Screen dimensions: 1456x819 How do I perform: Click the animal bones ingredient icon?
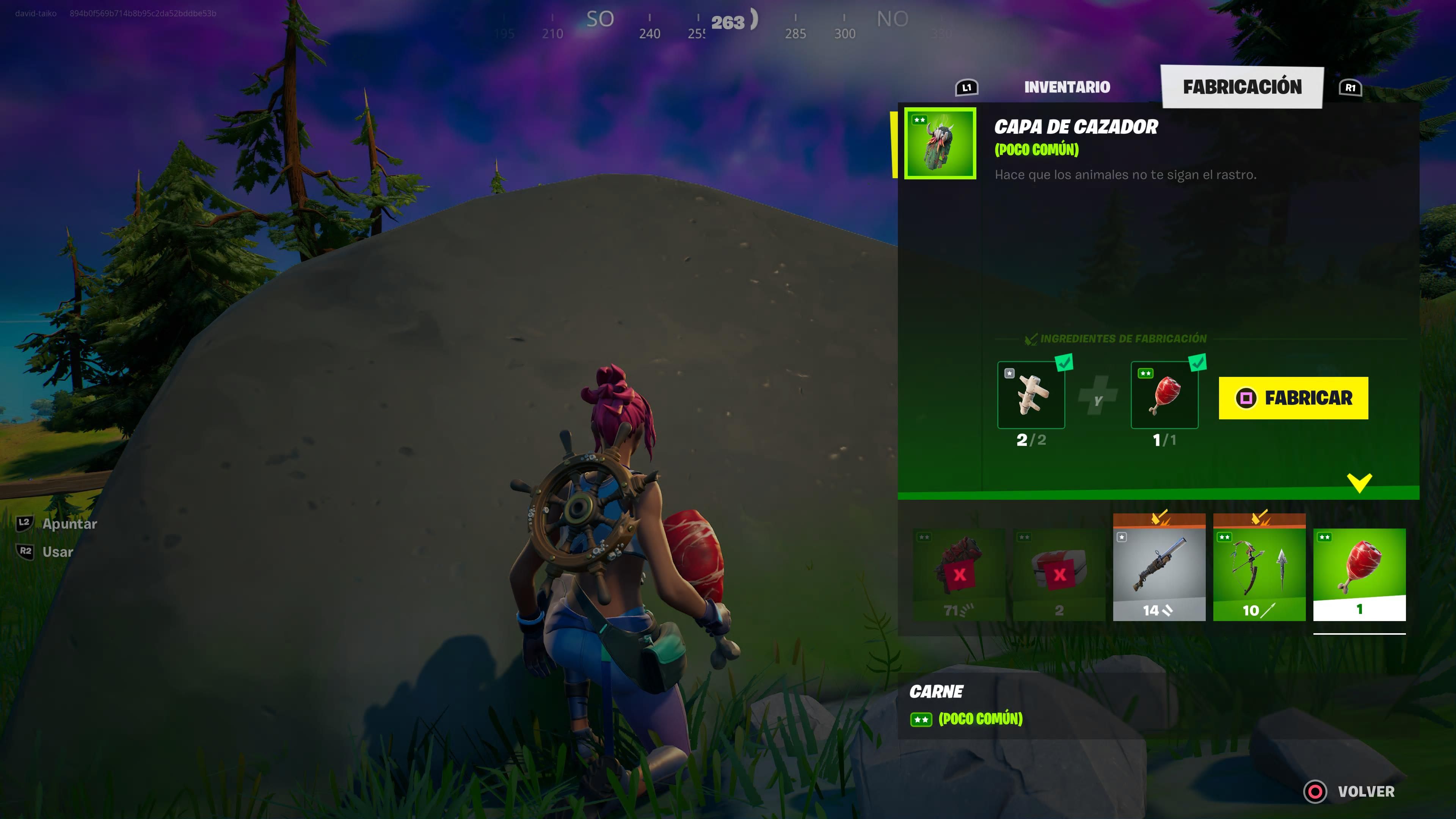point(1032,395)
